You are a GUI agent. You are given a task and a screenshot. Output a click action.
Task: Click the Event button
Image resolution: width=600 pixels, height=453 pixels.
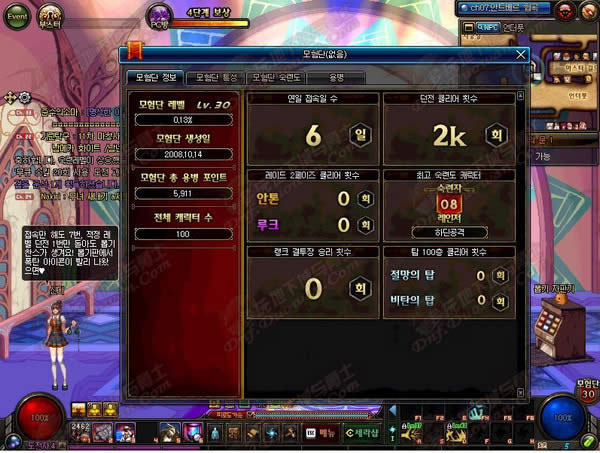pyautogui.click(x=17, y=17)
